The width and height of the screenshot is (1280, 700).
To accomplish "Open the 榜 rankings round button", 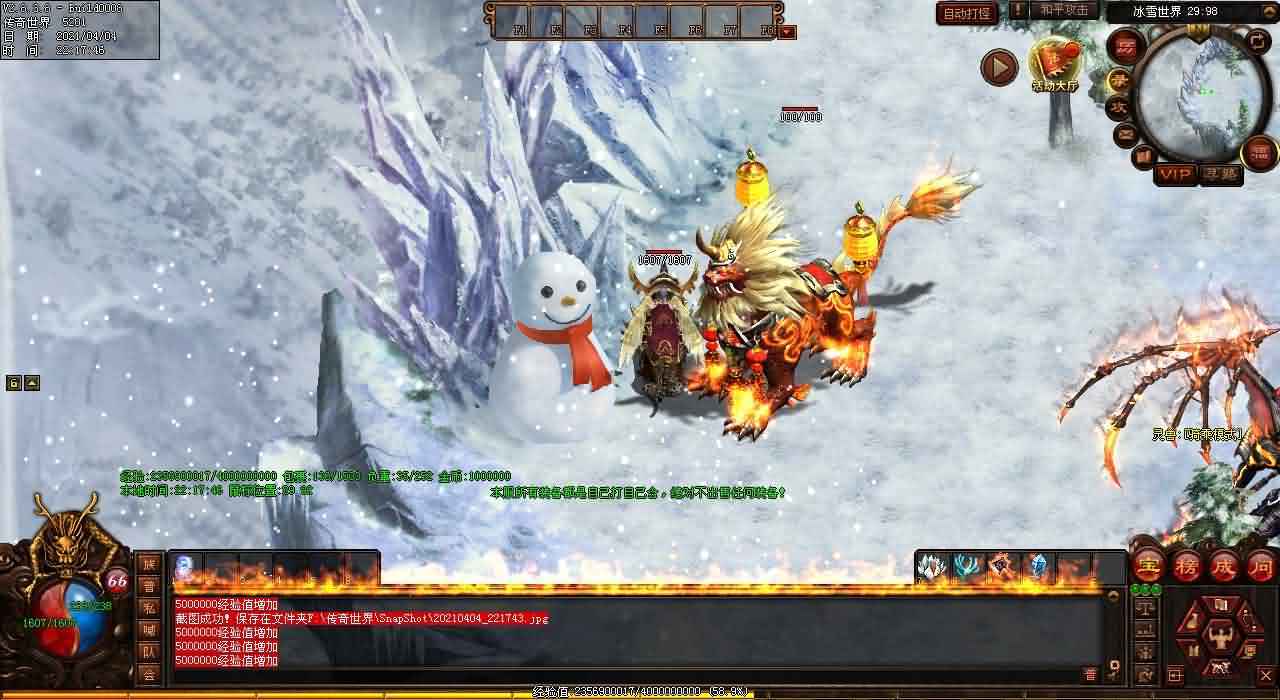I will pos(1186,565).
